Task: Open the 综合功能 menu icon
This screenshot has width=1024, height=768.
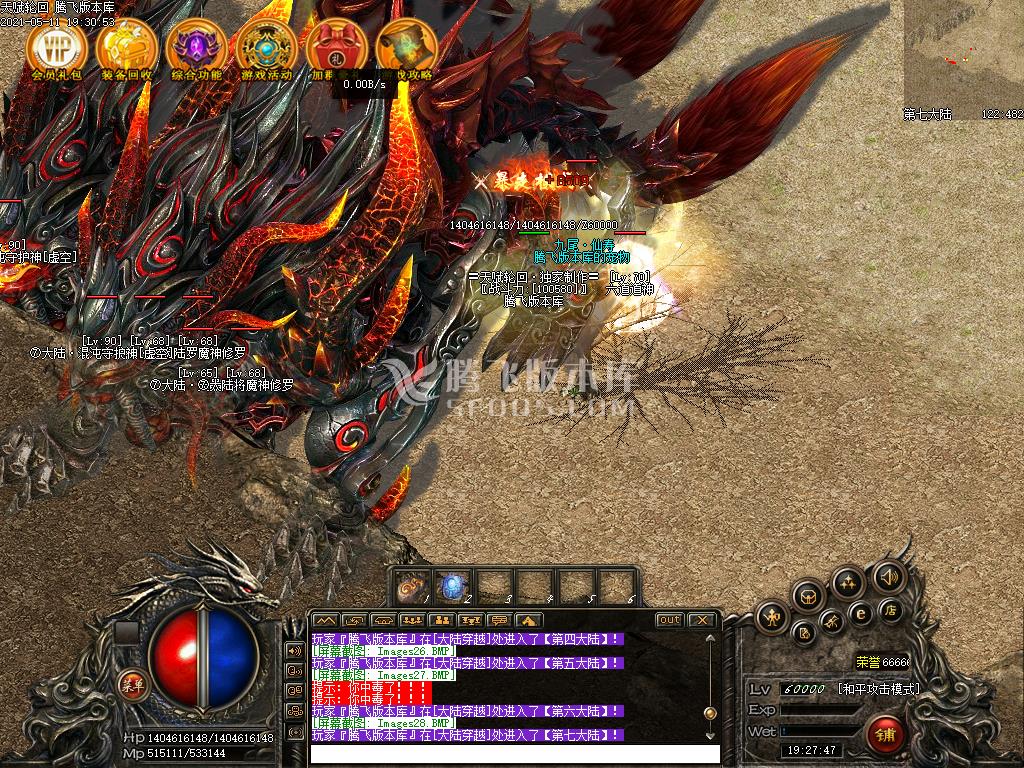Action: [196, 46]
